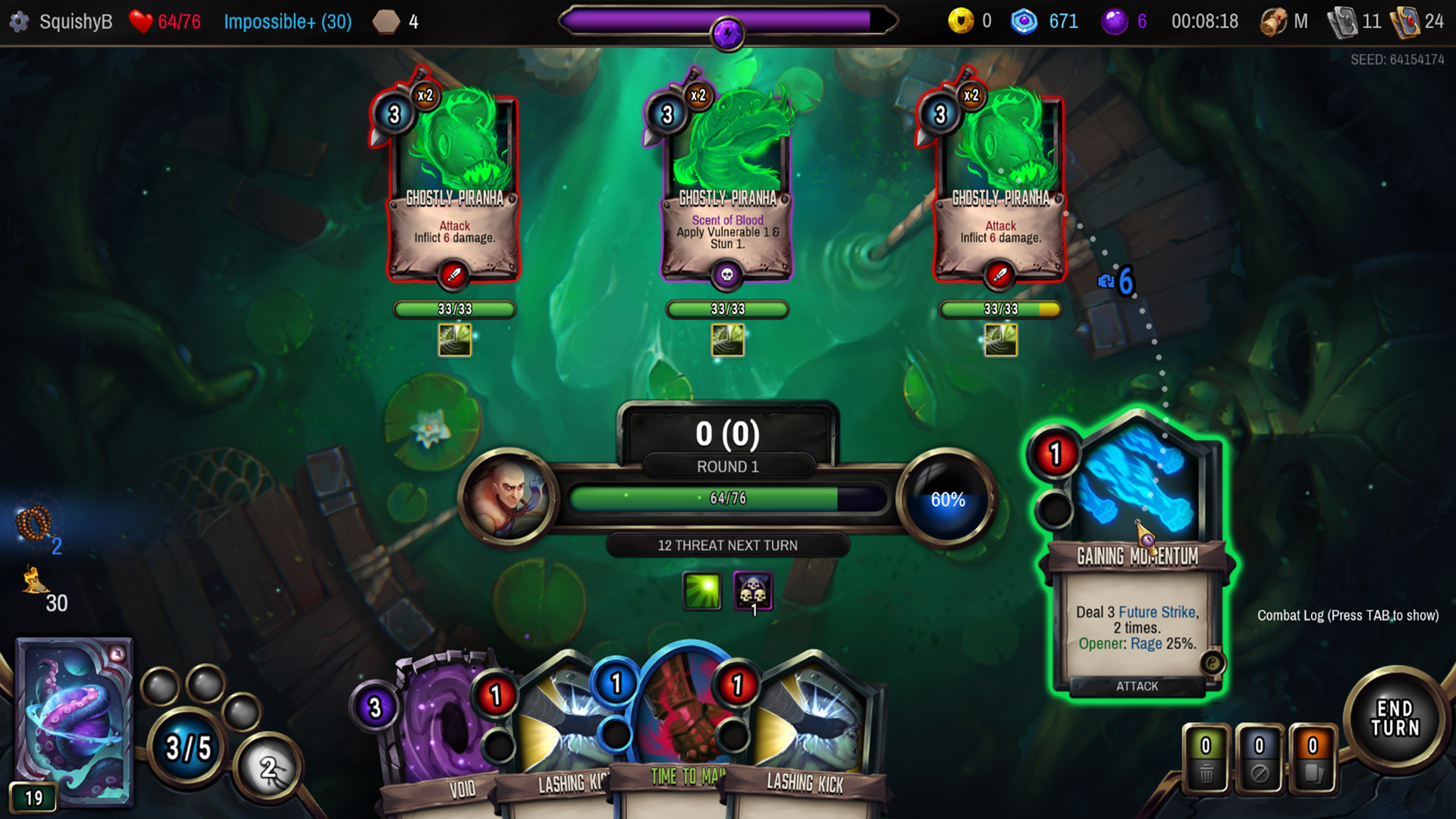Click the skull intent icon on middle Ghostly Piranha
The width and height of the screenshot is (1456, 819).
click(726, 276)
